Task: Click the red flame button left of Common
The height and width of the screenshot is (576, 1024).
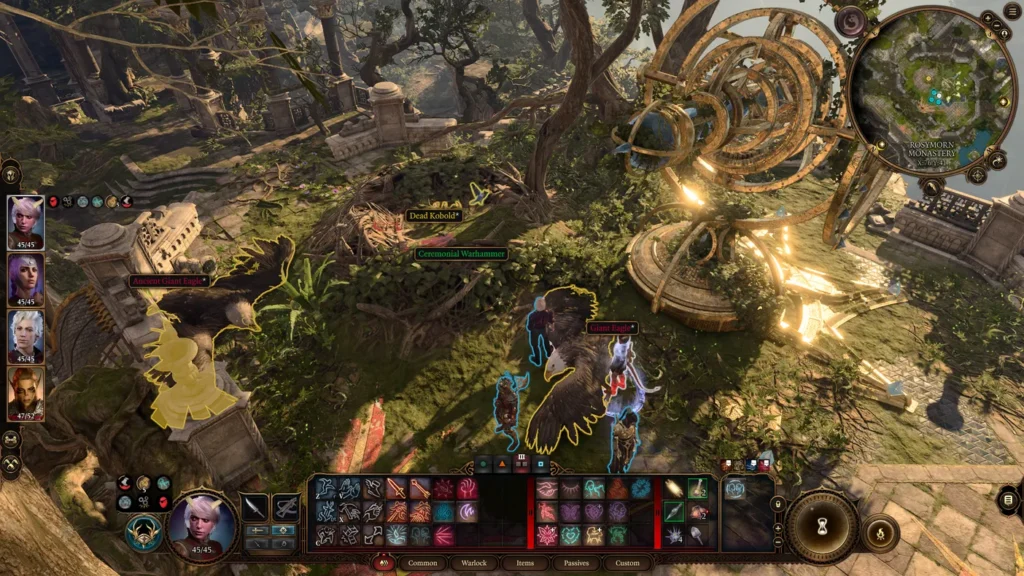Action: pyautogui.click(x=383, y=563)
